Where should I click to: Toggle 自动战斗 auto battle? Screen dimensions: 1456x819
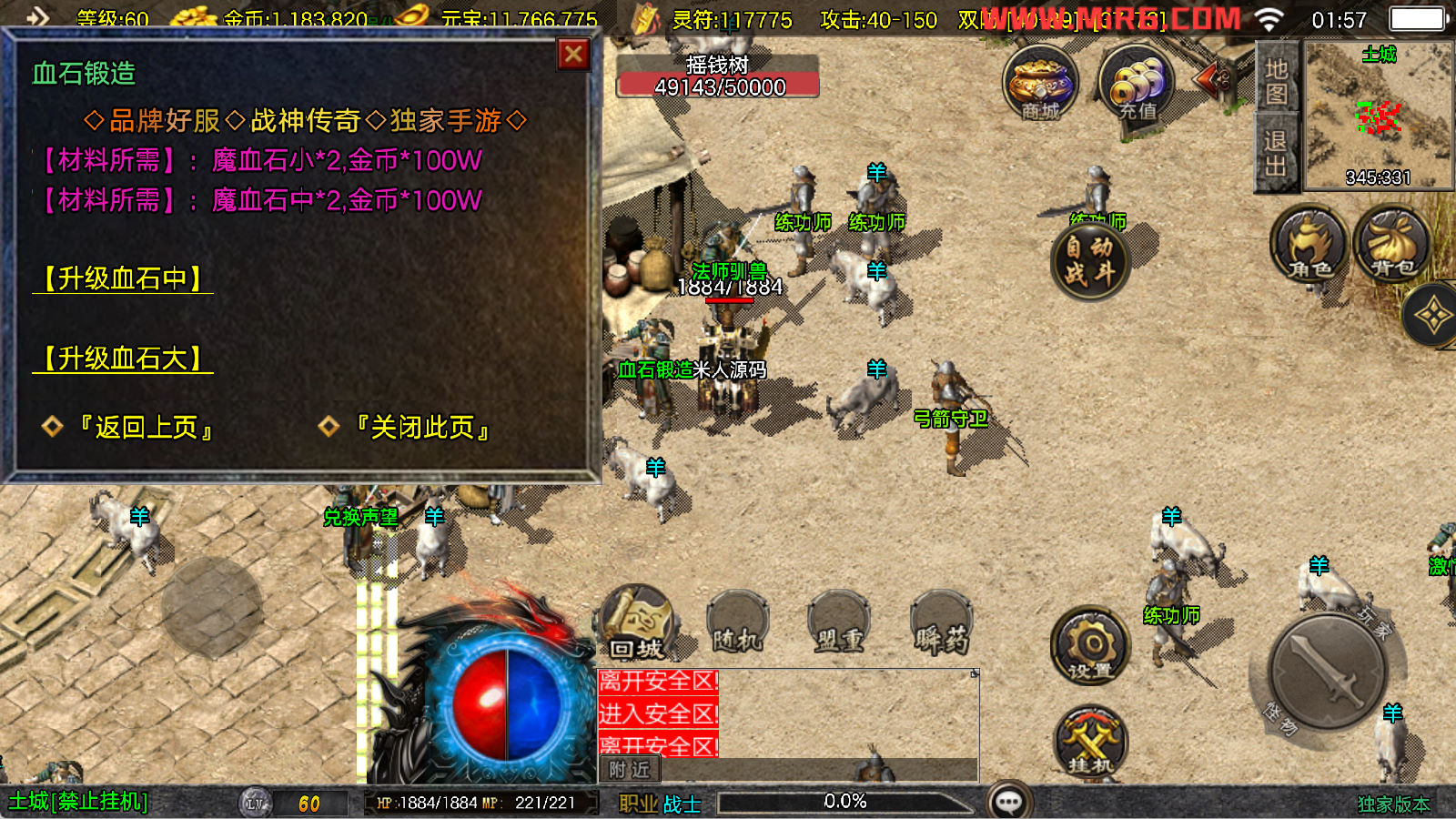pyautogui.click(x=1089, y=260)
